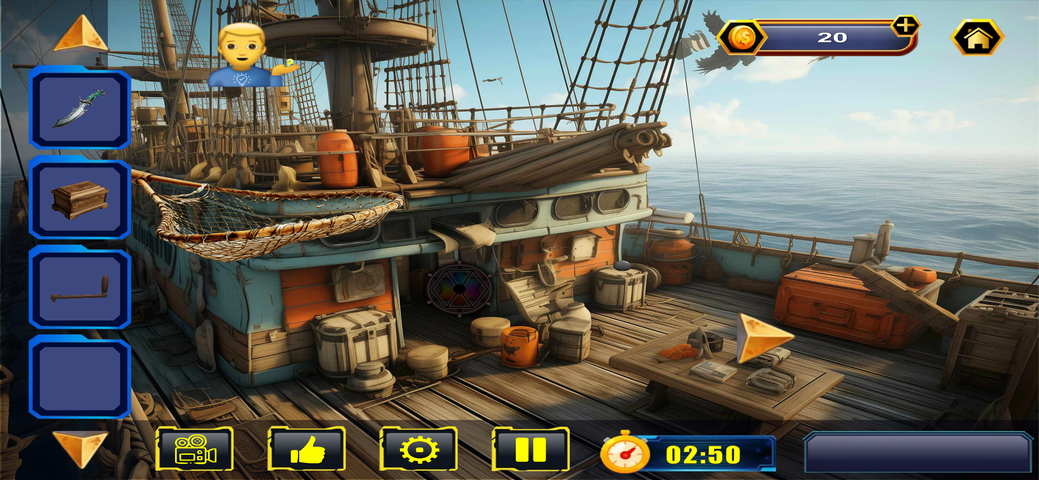Screen dimensions: 1039x480
Task: Go to next scene with the right arrow
Action: click(763, 336)
